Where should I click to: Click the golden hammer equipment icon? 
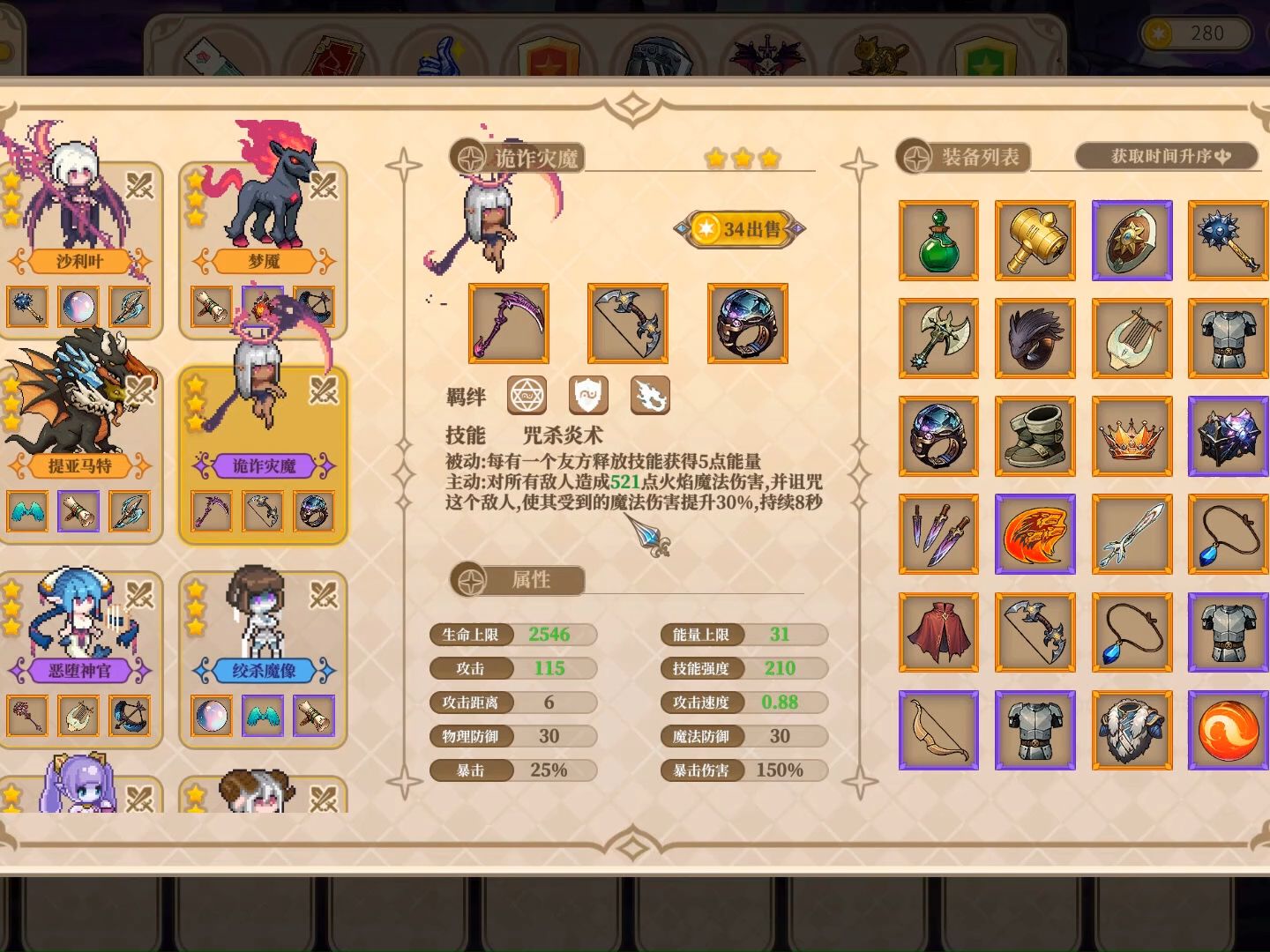click(1035, 241)
